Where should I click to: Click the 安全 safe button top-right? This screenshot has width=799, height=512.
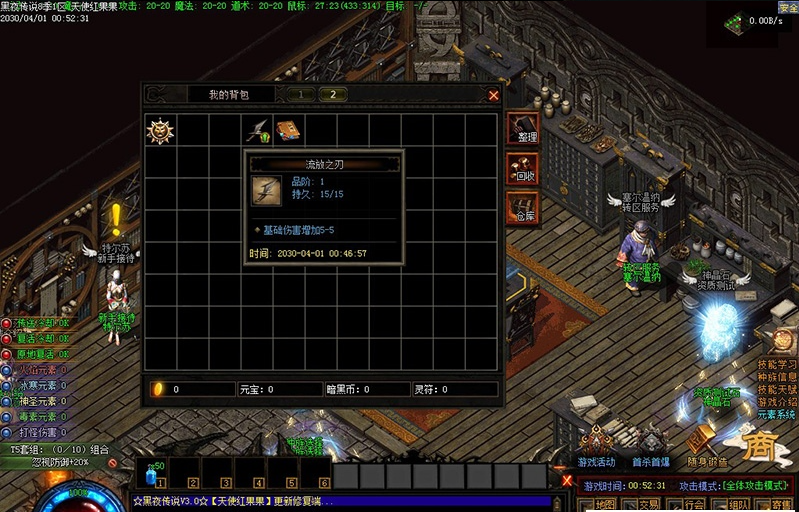(x=788, y=7)
